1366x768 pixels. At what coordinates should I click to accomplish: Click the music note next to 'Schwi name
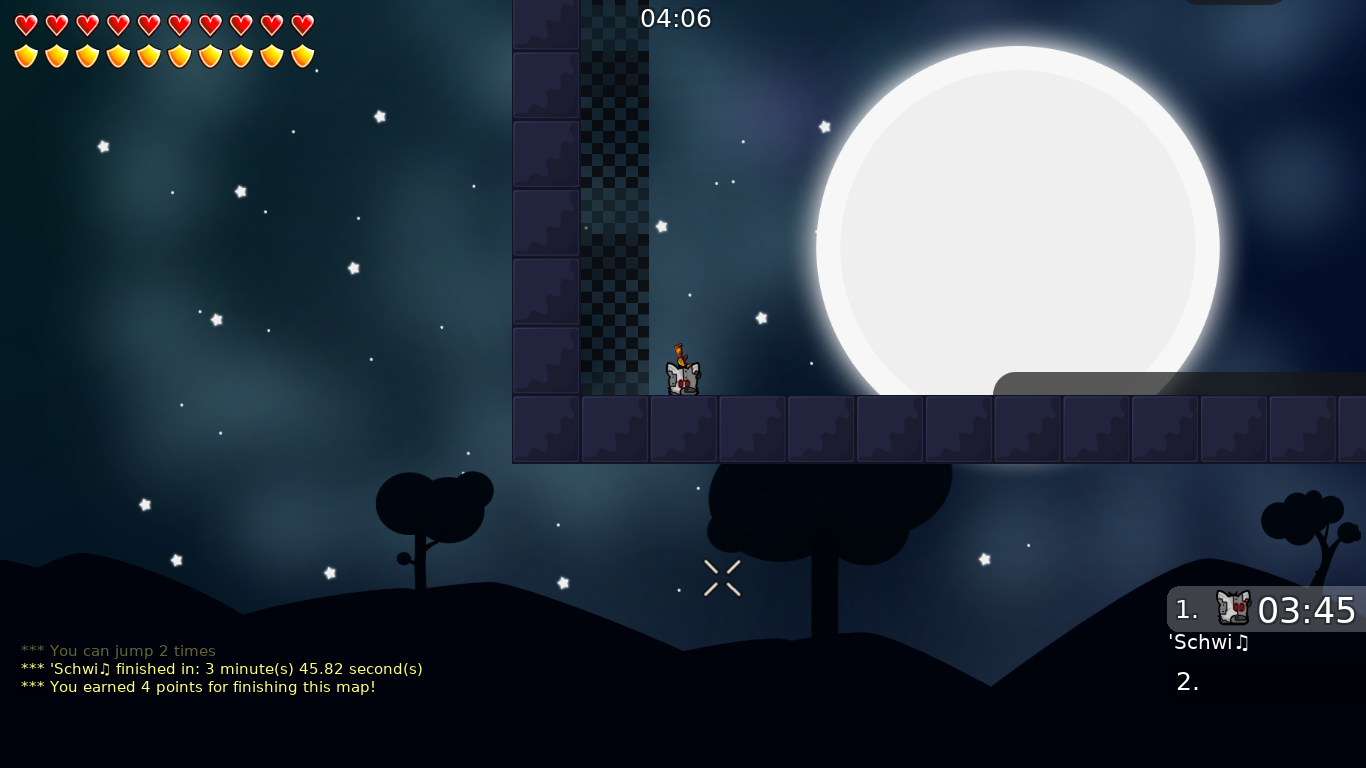(x=1243, y=643)
